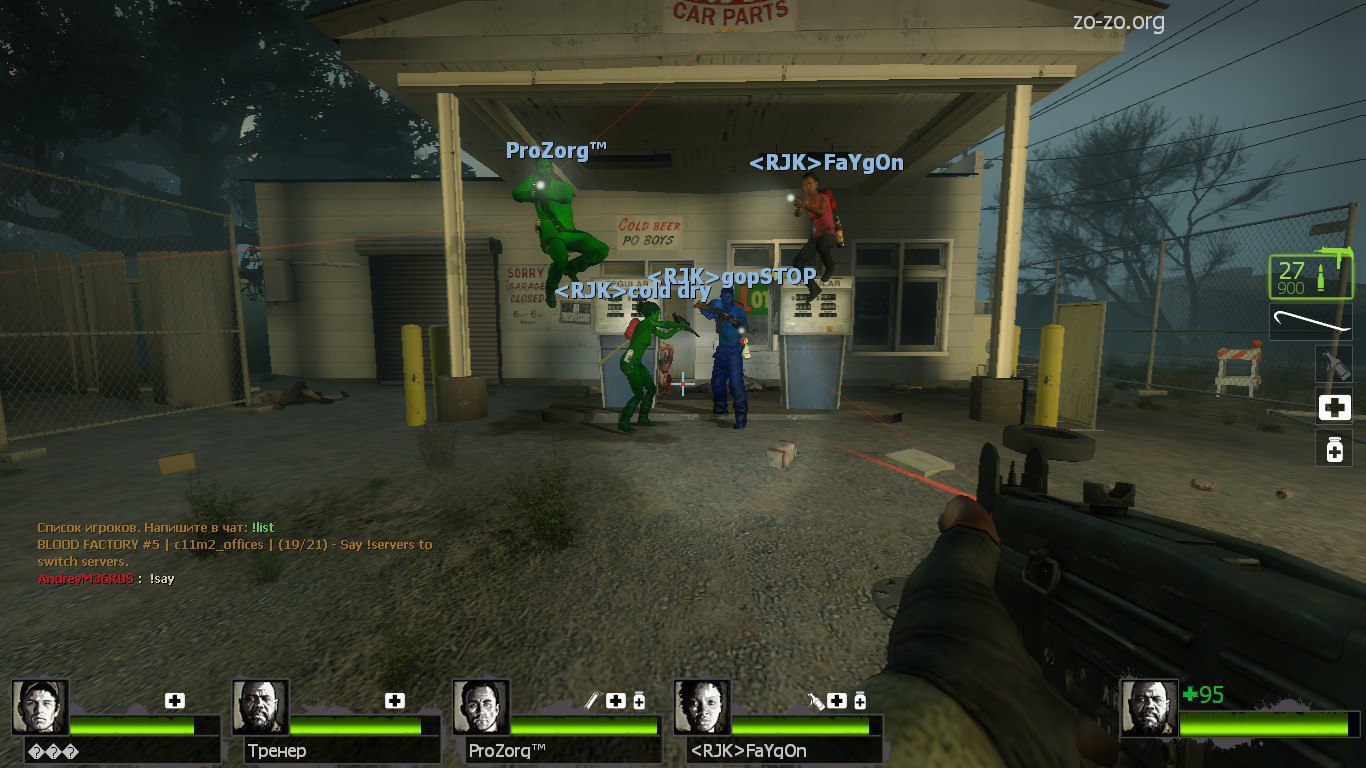The image size is (1366, 768).
Task: Click <RJK>FaYgOn teammate portrait
Action: pos(702,707)
